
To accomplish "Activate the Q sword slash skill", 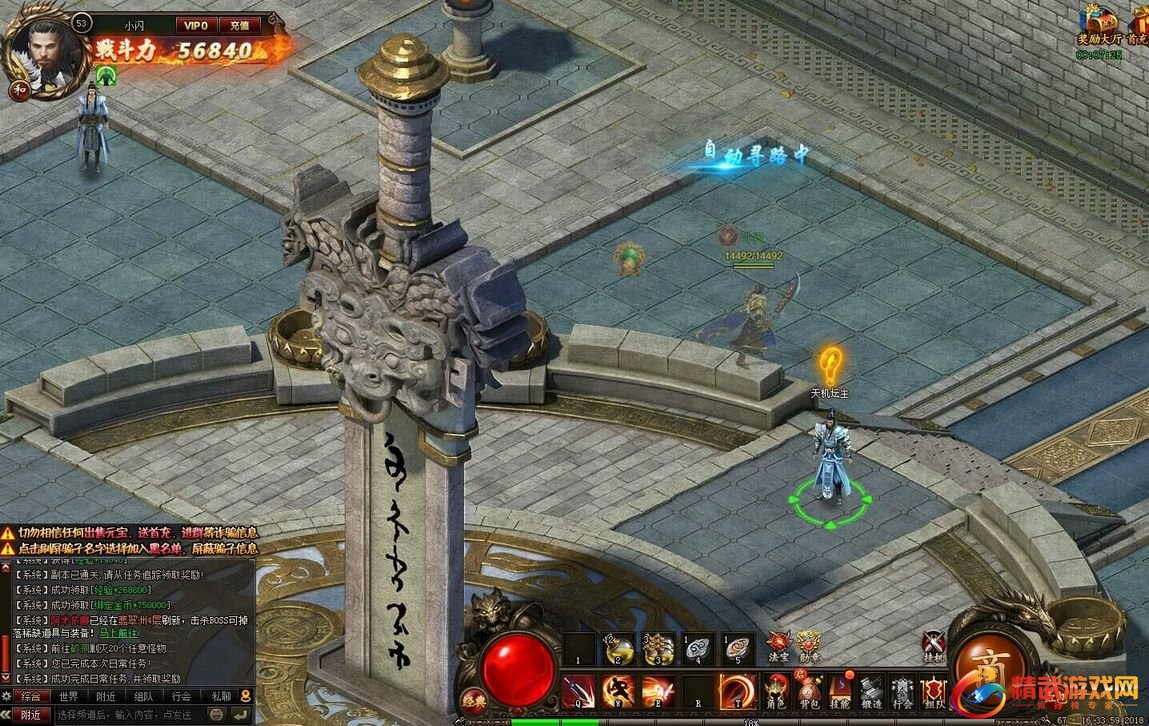I will 578,691.
